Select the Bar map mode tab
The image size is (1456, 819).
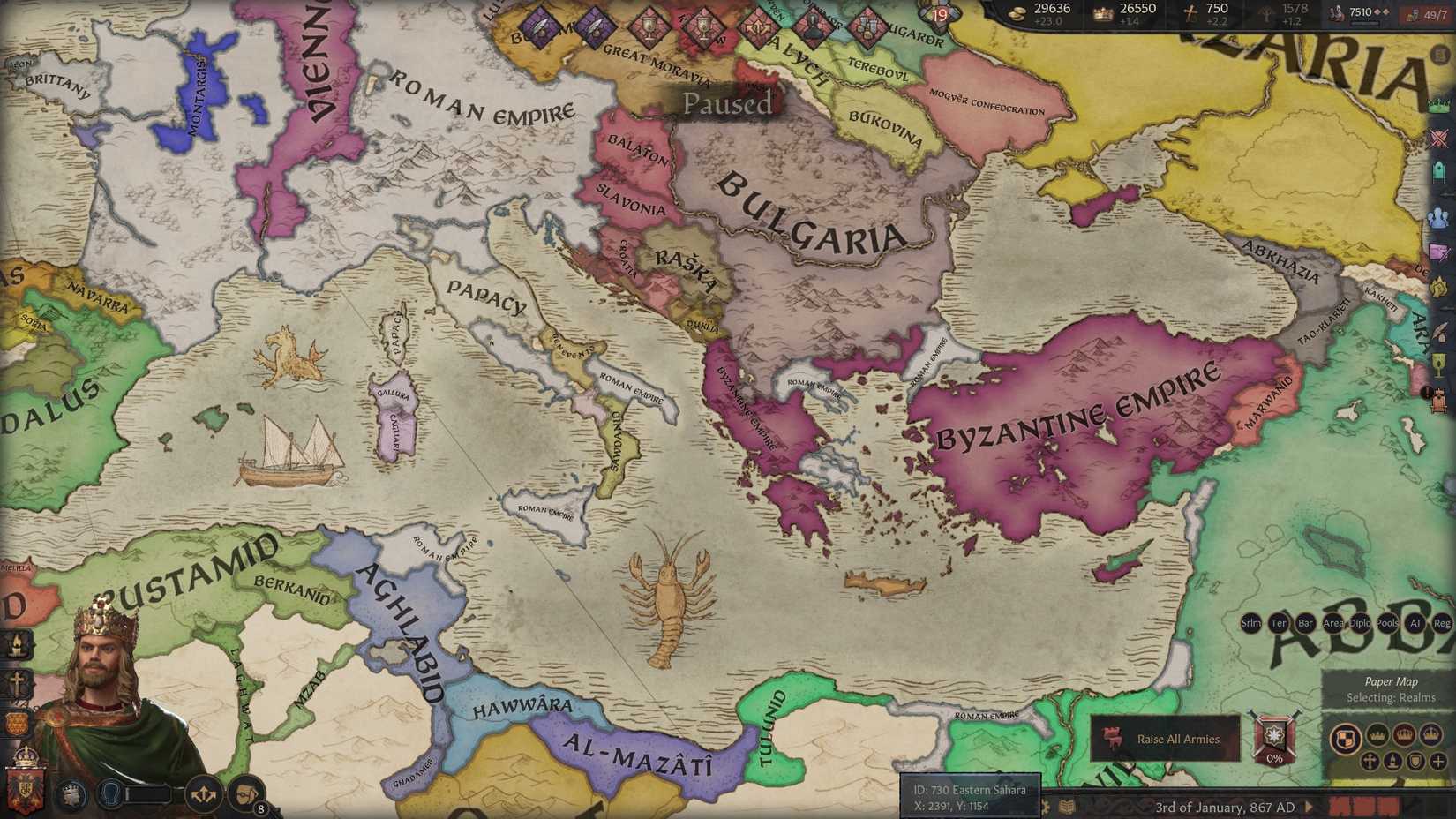pos(1304,623)
